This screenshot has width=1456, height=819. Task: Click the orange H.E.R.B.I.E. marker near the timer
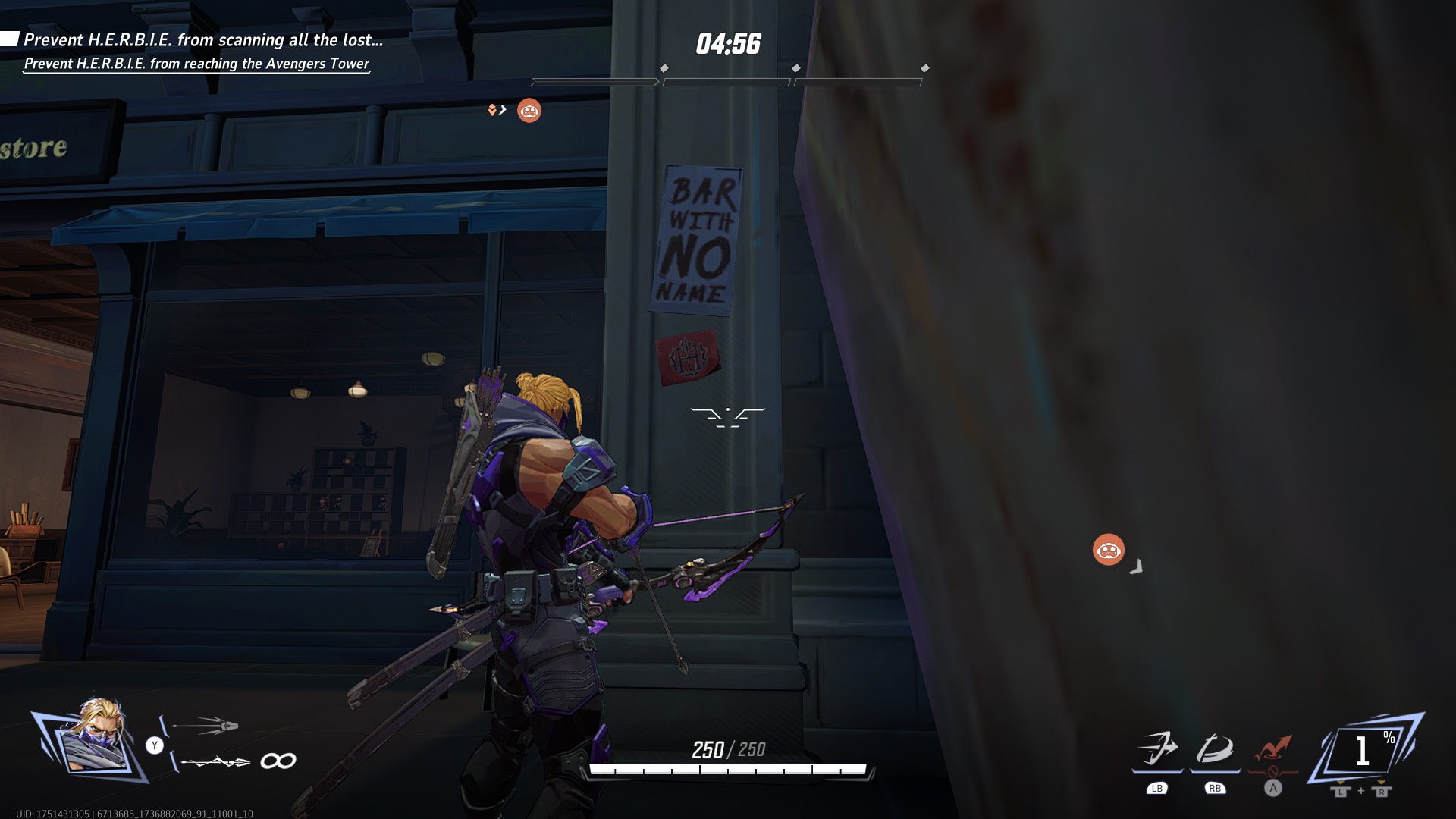pyautogui.click(x=529, y=110)
